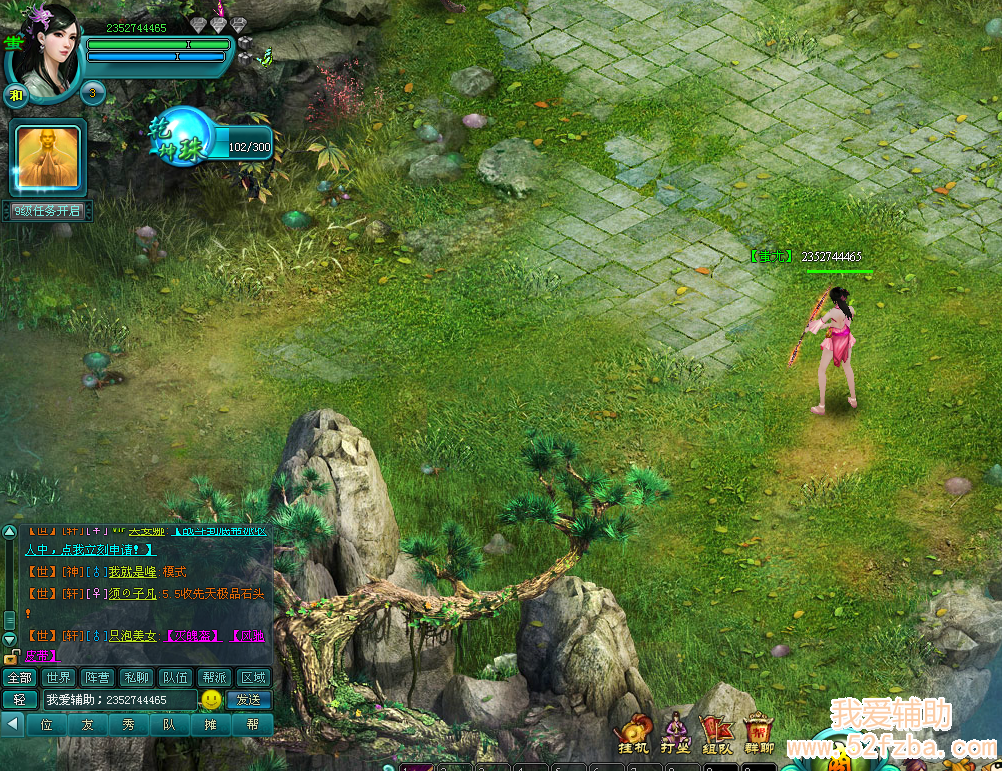
Task: Switch chat to the 世界 channel
Action: 59,677
